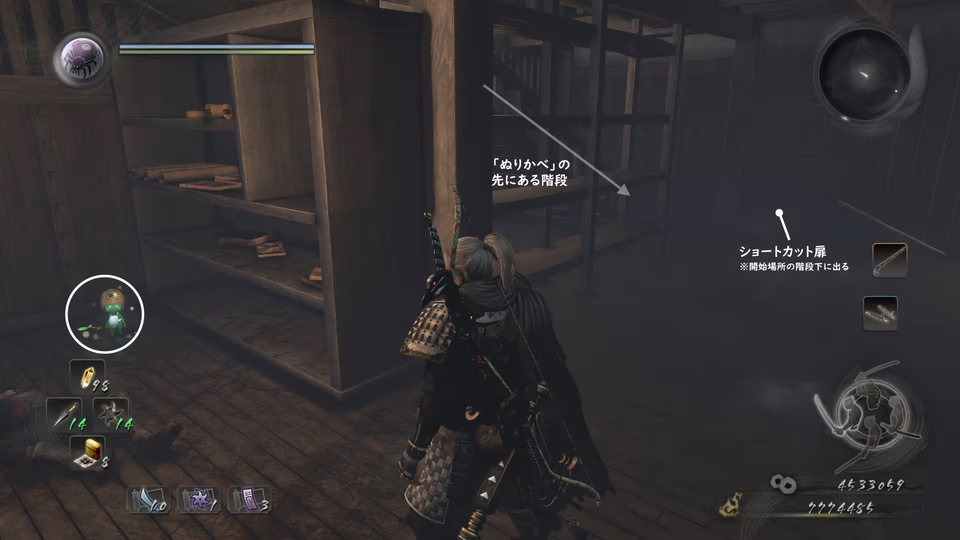Select the sword scroll slot showing 10
The height and width of the screenshot is (540, 960).
point(147,498)
